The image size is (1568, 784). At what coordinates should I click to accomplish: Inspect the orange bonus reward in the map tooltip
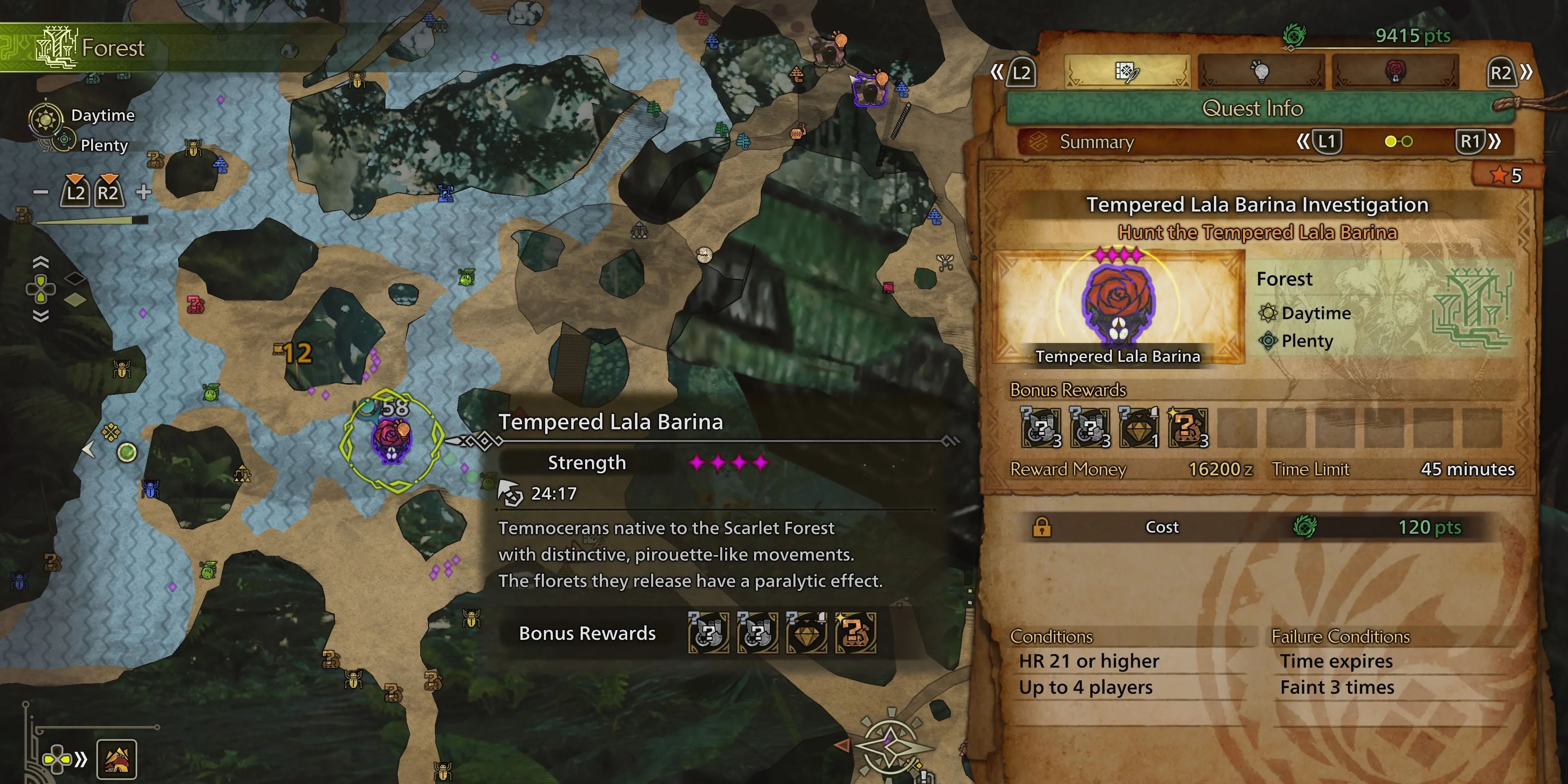pyautogui.click(x=855, y=633)
